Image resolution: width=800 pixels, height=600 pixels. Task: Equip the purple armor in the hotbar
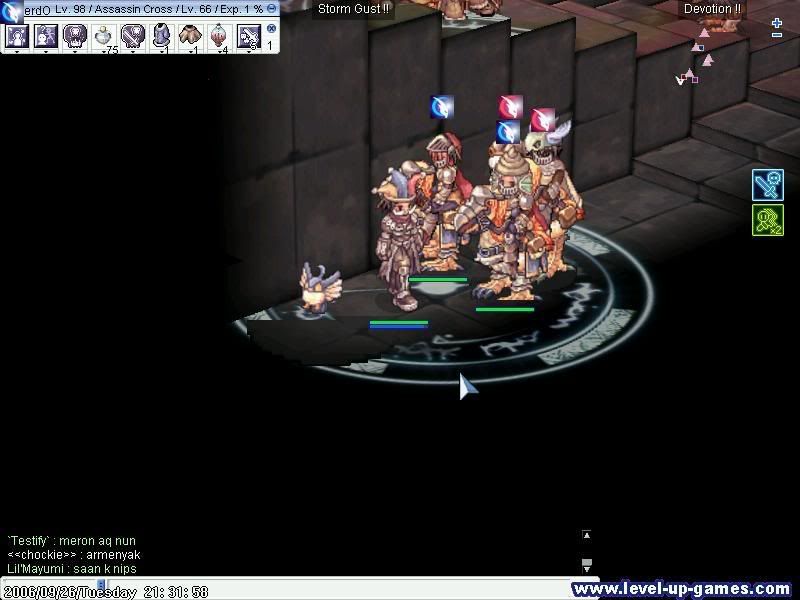click(x=162, y=37)
